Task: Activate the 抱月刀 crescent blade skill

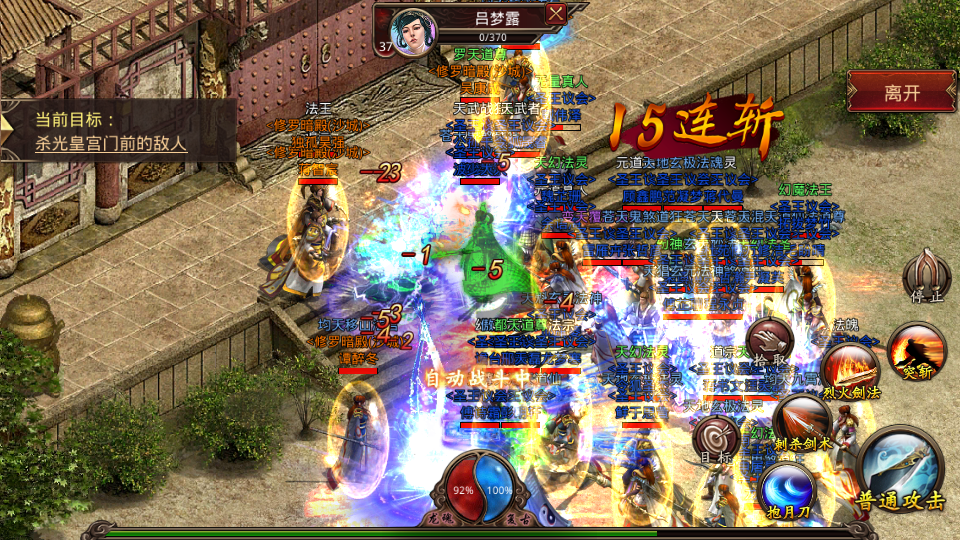Action: (x=788, y=490)
